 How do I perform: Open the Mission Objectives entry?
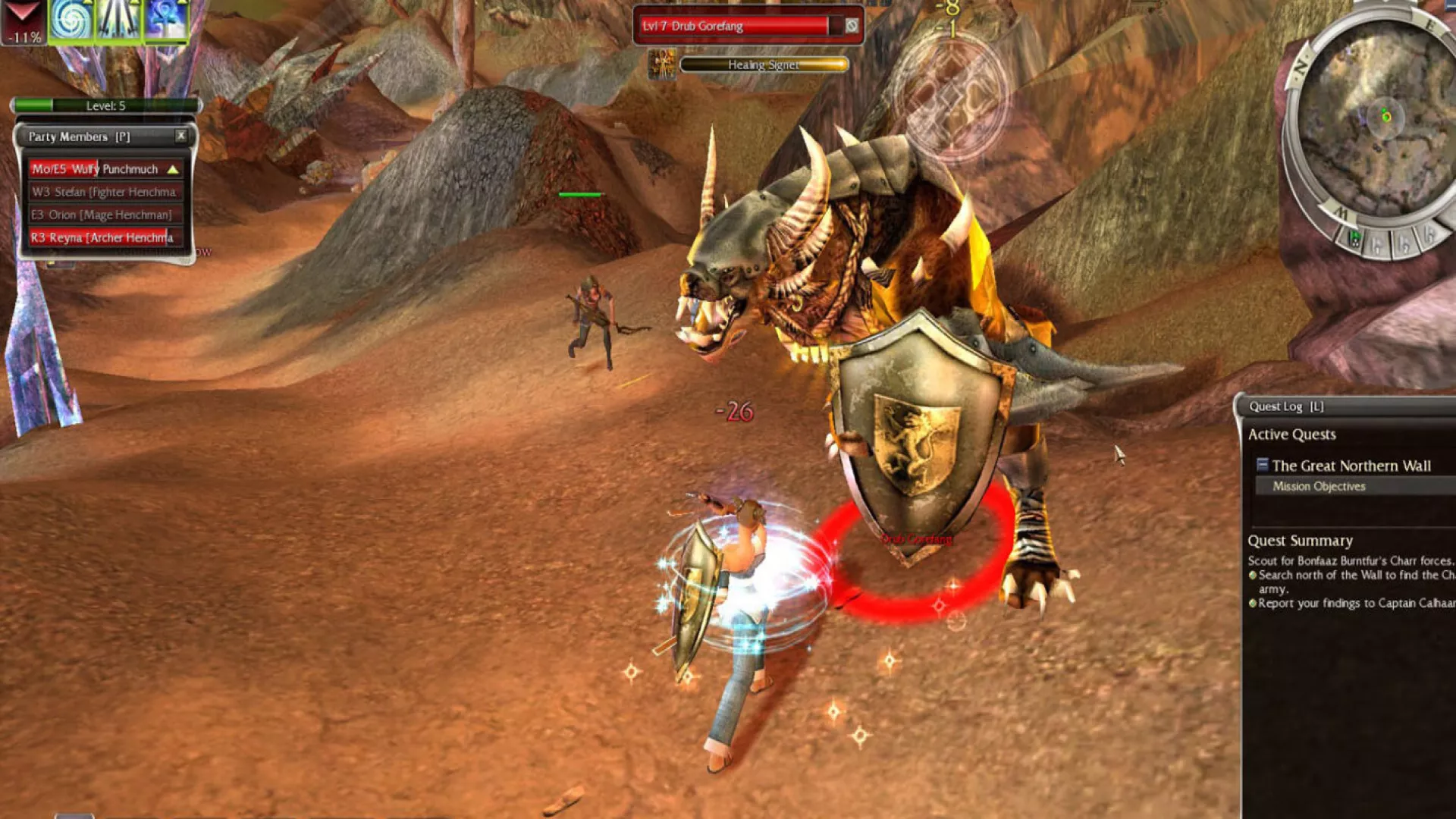tap(1319, 486)
